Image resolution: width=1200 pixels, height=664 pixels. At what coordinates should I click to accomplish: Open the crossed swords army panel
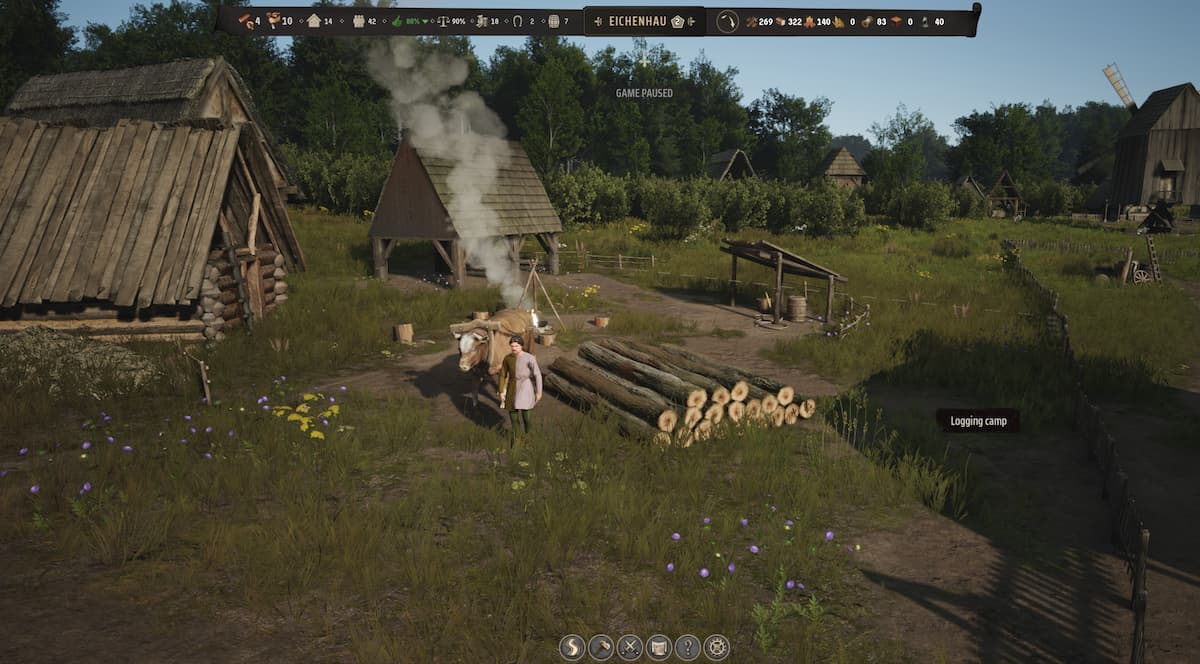[x=630, y=647]
